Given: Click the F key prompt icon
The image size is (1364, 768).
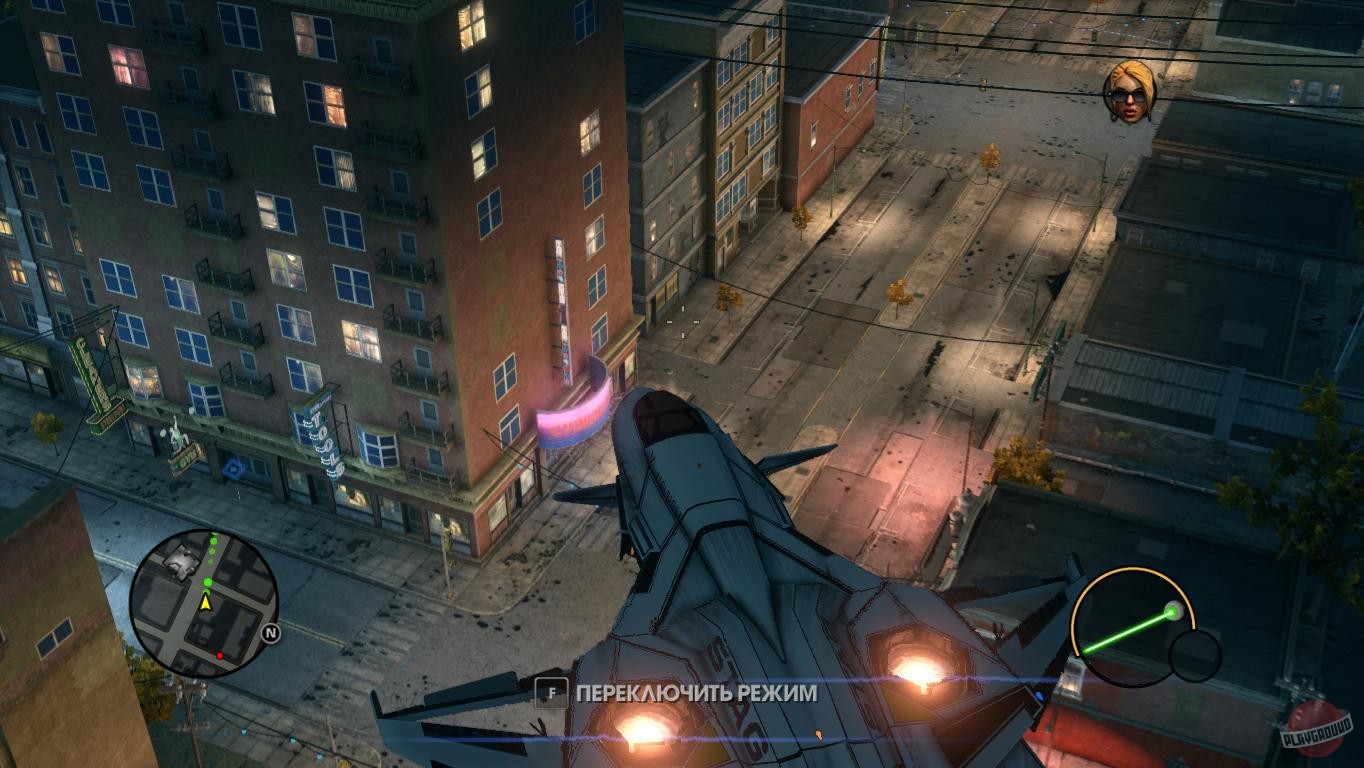Looking at the screenshot, I should tap(551, 692).
